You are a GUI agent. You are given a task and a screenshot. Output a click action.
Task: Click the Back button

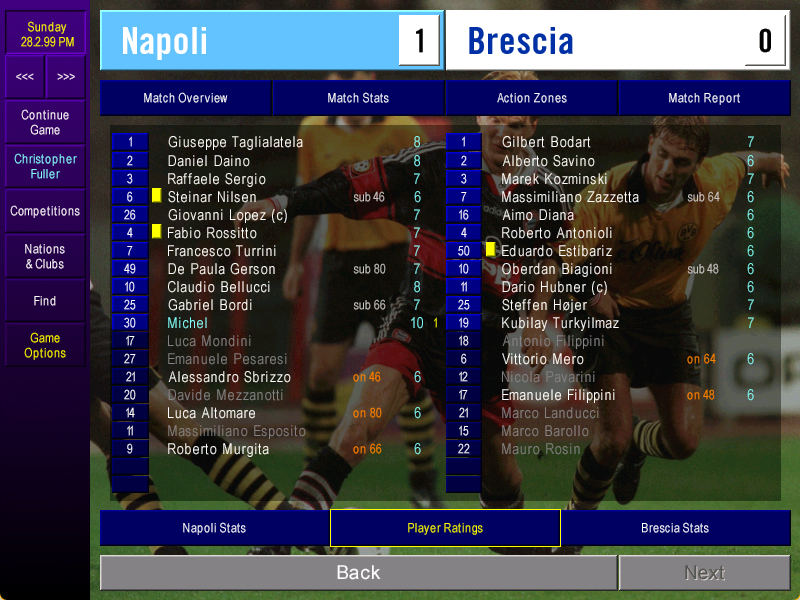[x=358, y=573]
